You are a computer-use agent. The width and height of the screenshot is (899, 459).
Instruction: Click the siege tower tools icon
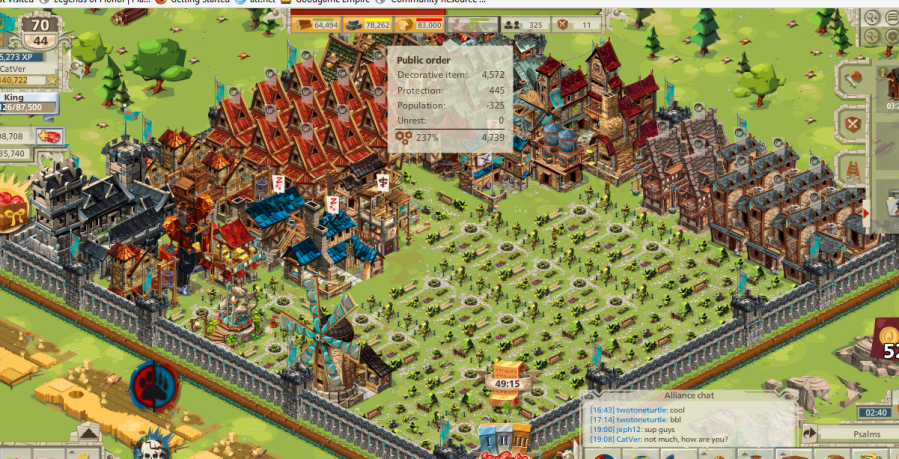(x=852, y=169)
